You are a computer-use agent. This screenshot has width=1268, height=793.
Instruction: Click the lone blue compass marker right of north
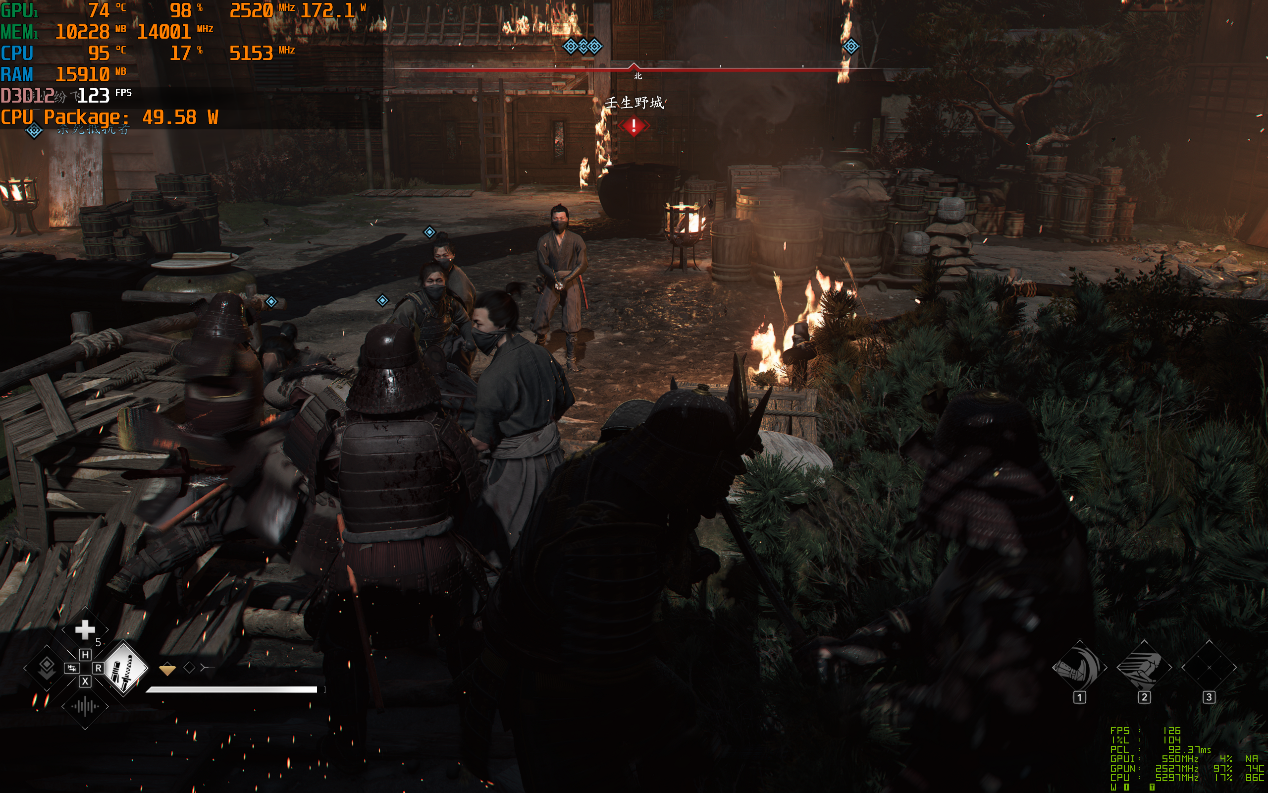tap(851, 46)
